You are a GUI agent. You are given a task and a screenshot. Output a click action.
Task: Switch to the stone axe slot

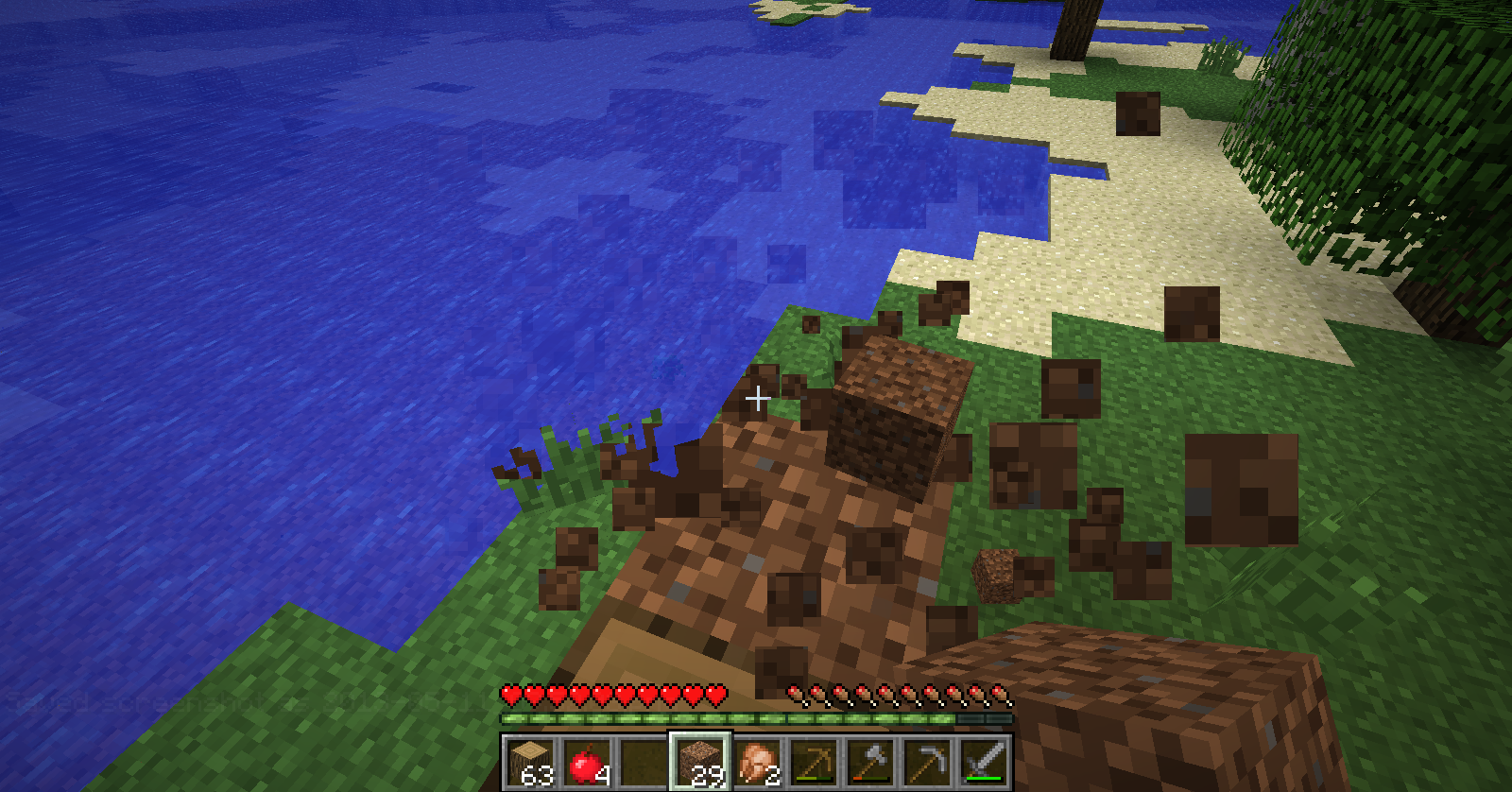click(870, 762)
